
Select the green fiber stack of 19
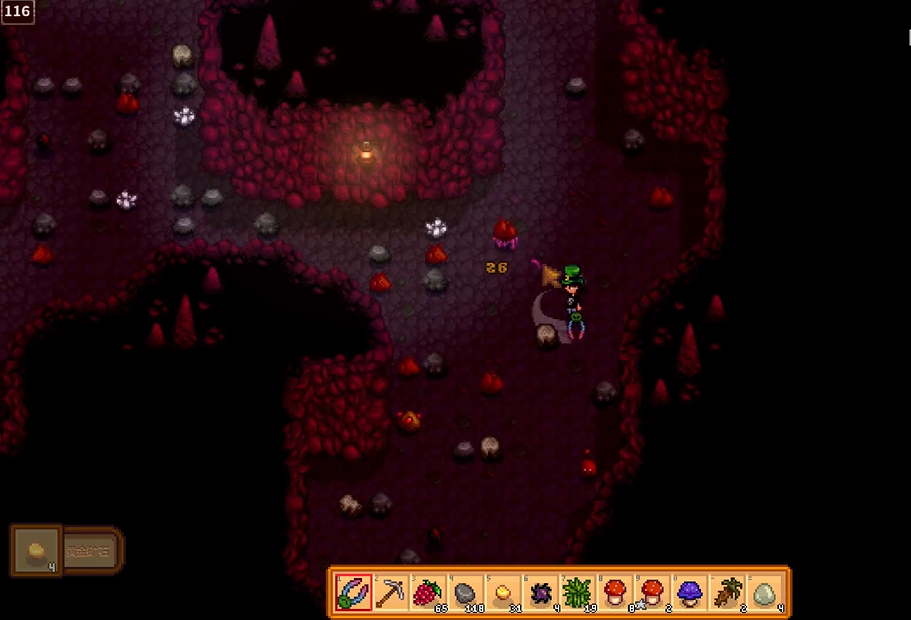(577, 592)
